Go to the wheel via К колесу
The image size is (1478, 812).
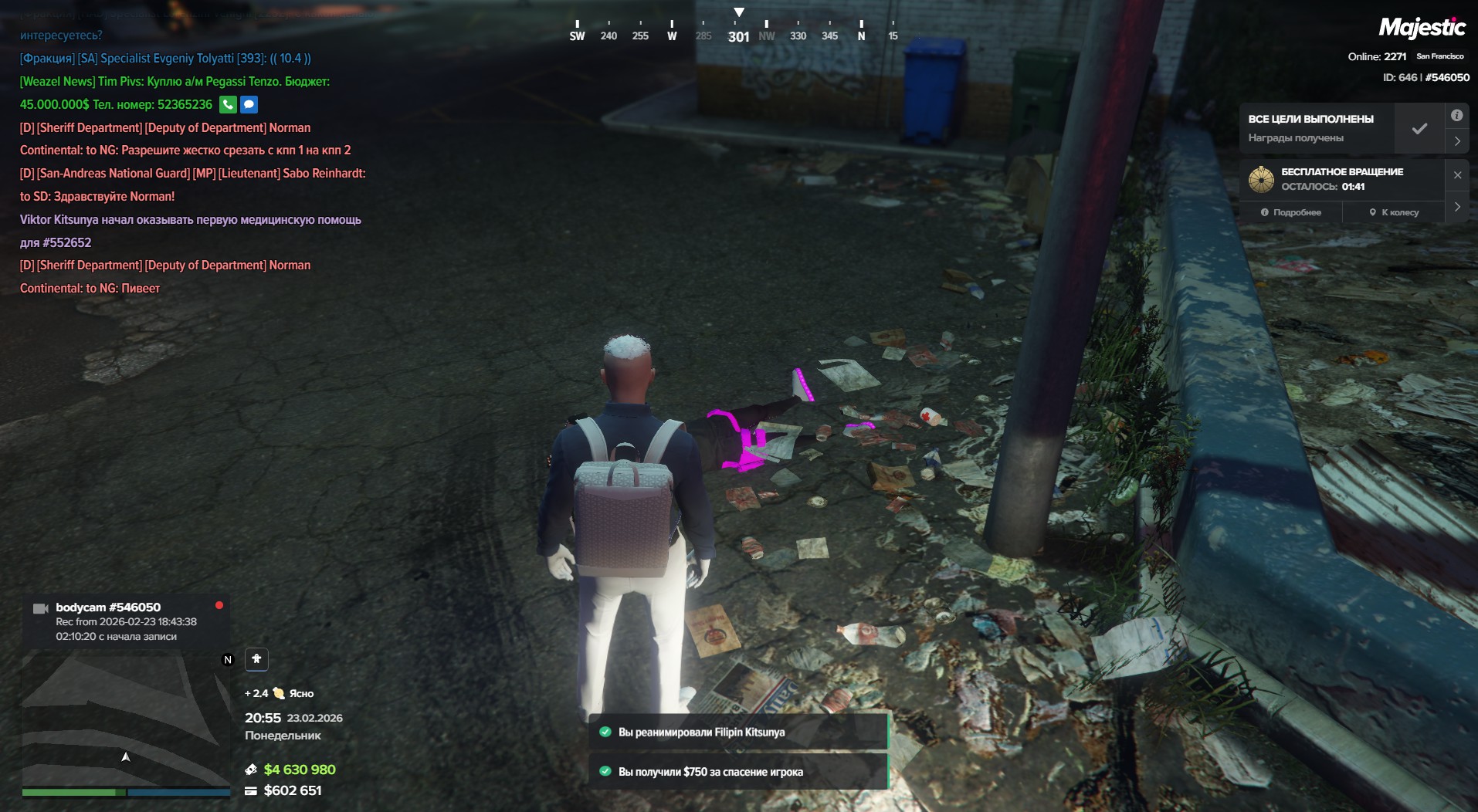coord(1394,212)
